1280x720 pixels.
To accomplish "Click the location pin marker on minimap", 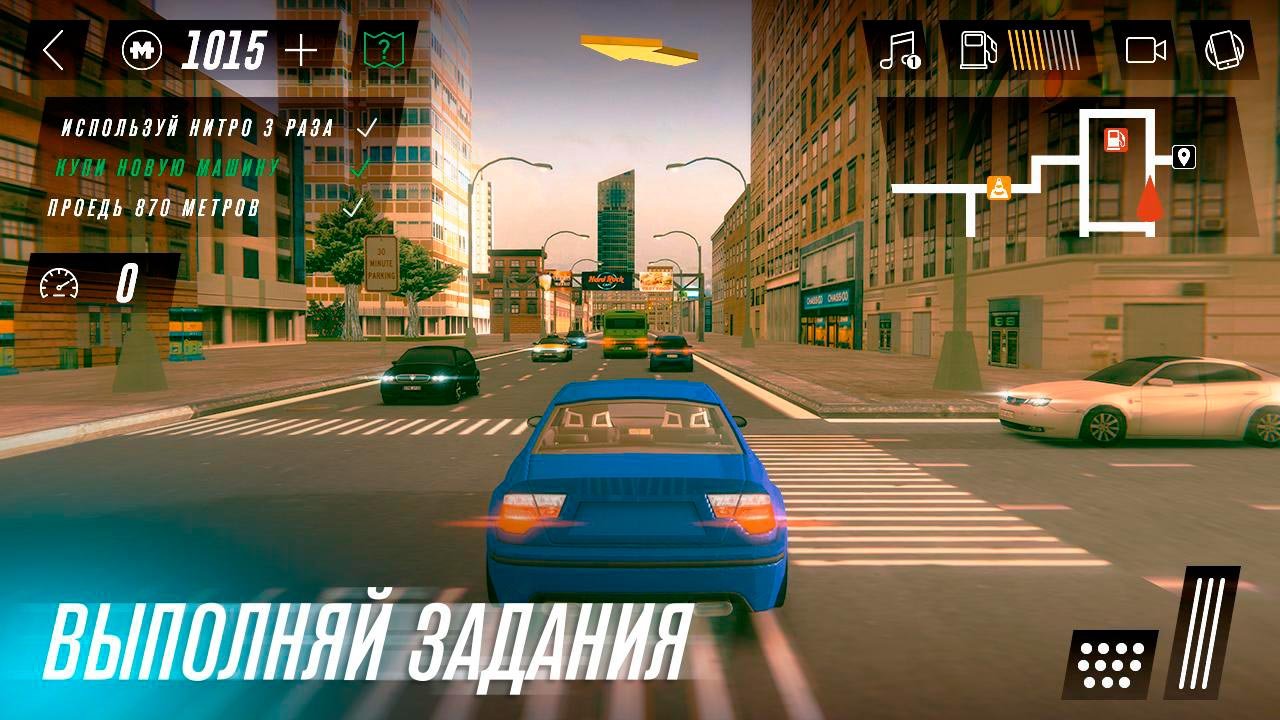I will pos(1183,157).
